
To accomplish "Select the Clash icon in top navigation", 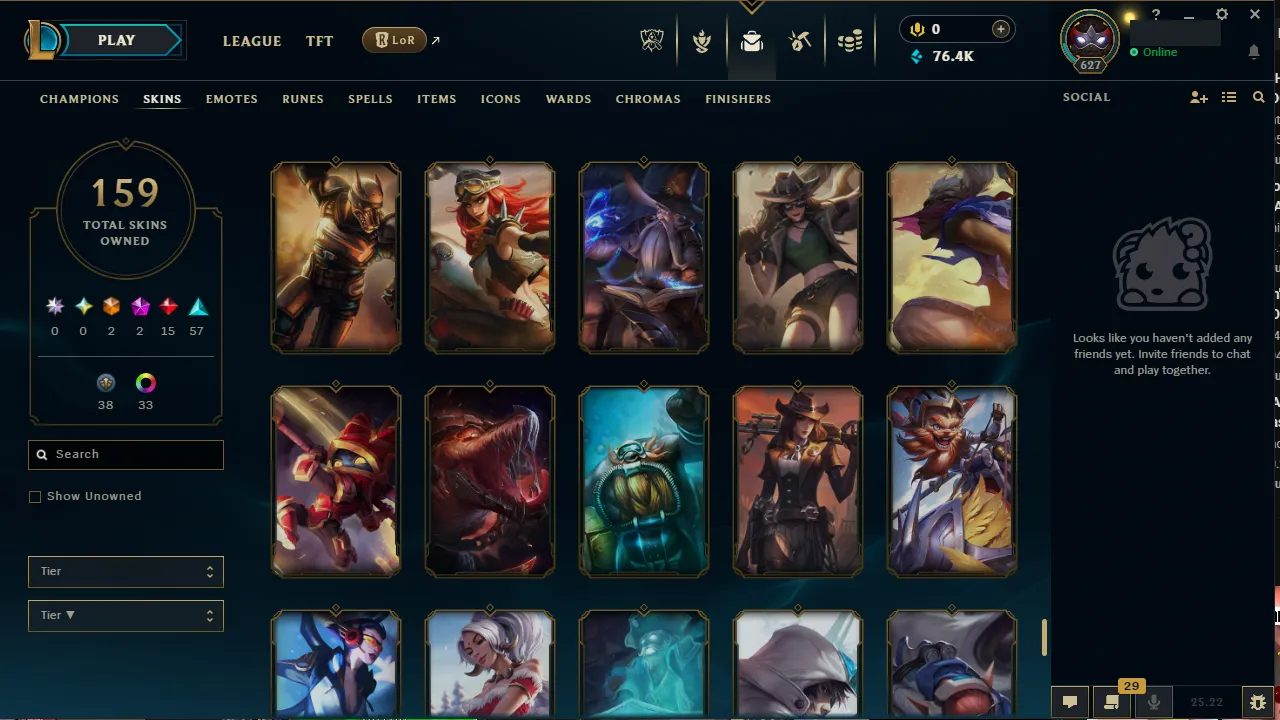I will (x=702, y=41).
